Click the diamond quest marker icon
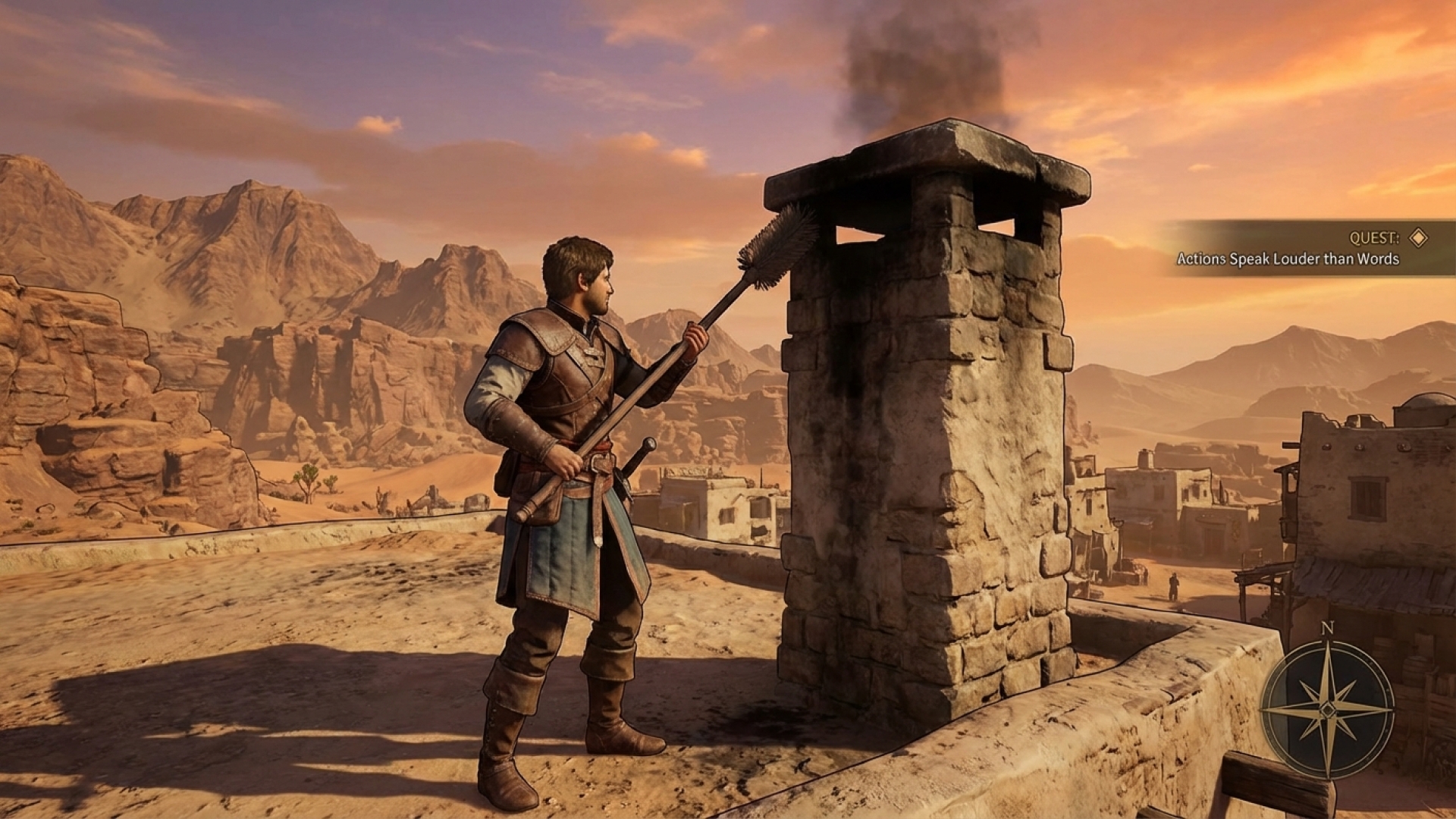 point(1417,238)
